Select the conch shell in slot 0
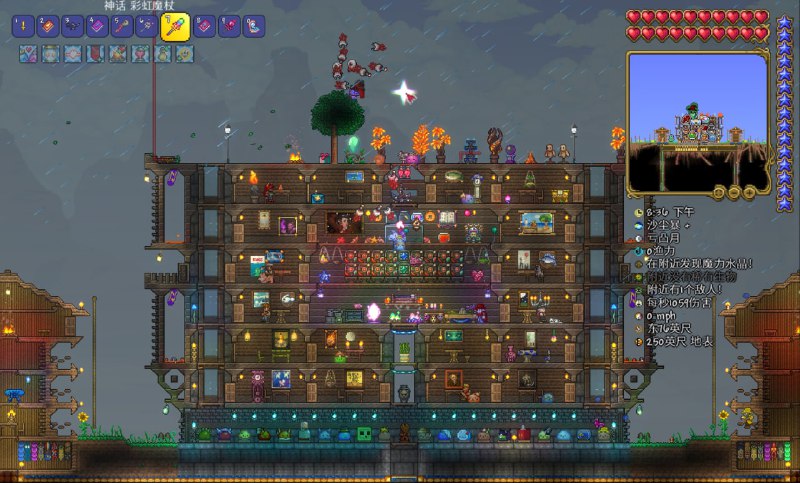The image size is (800, 483). 254,27
